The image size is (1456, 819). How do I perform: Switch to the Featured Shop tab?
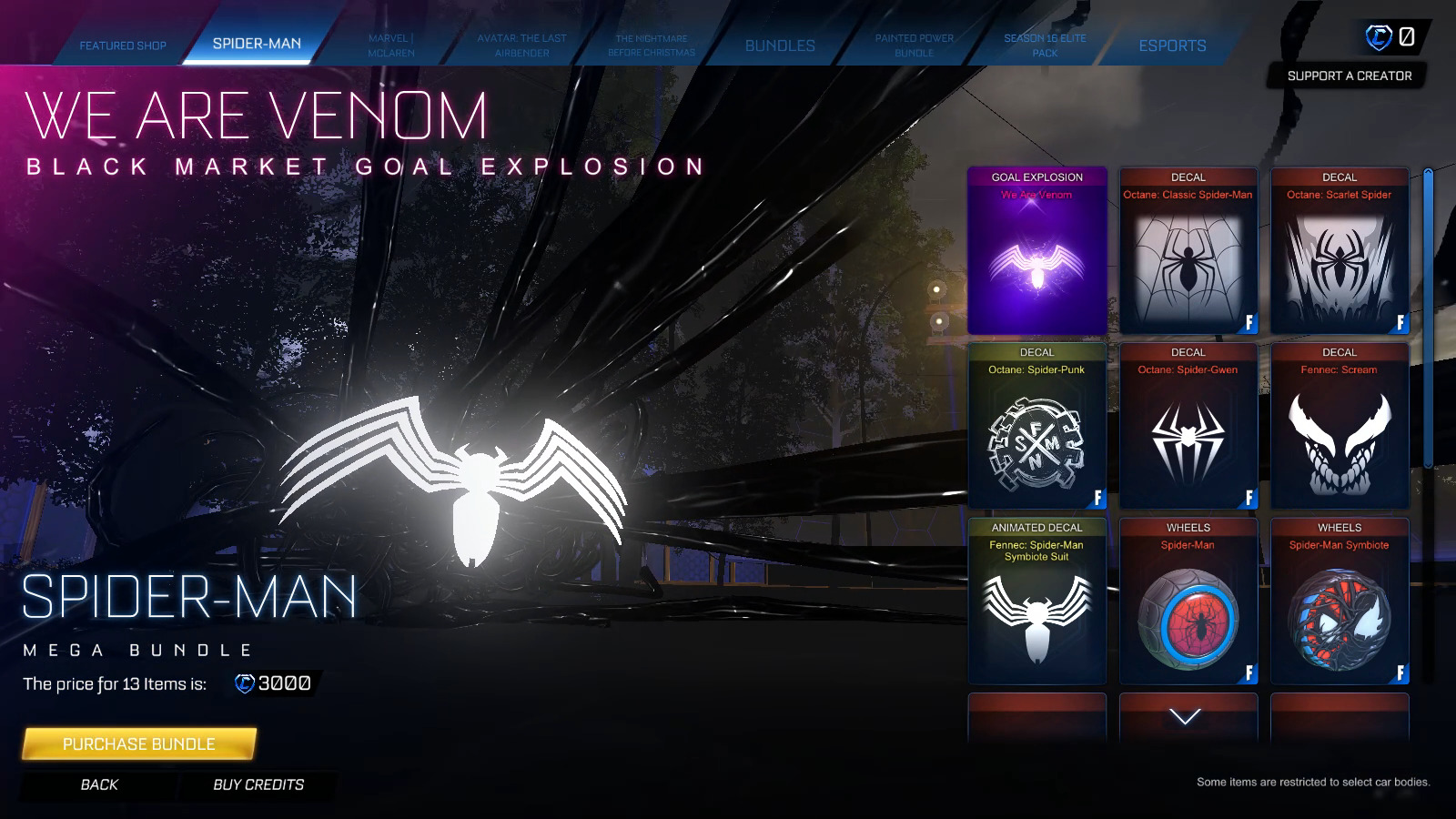(123, 45)
